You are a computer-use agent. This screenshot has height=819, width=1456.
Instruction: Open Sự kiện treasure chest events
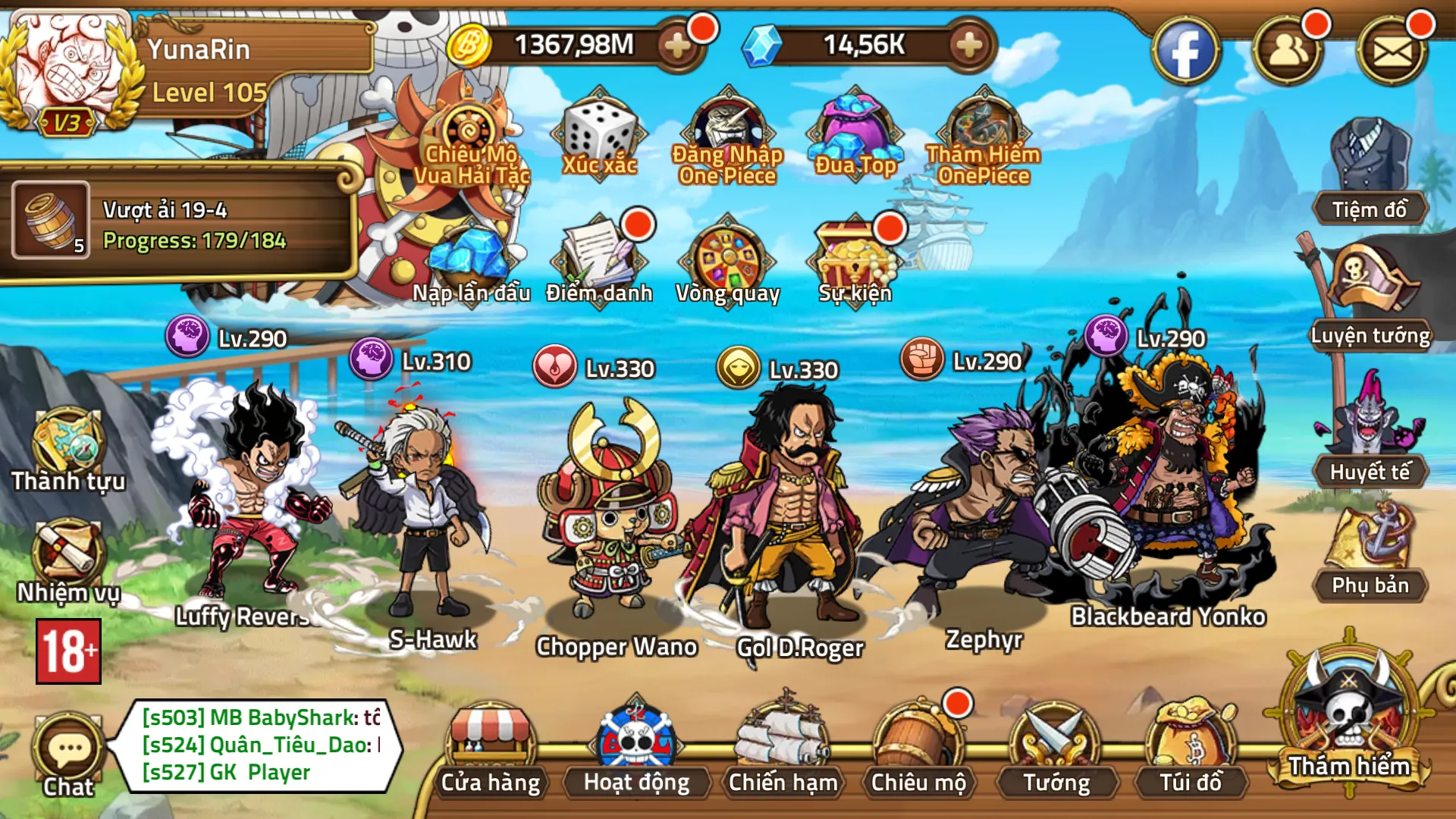click(855, 262)
